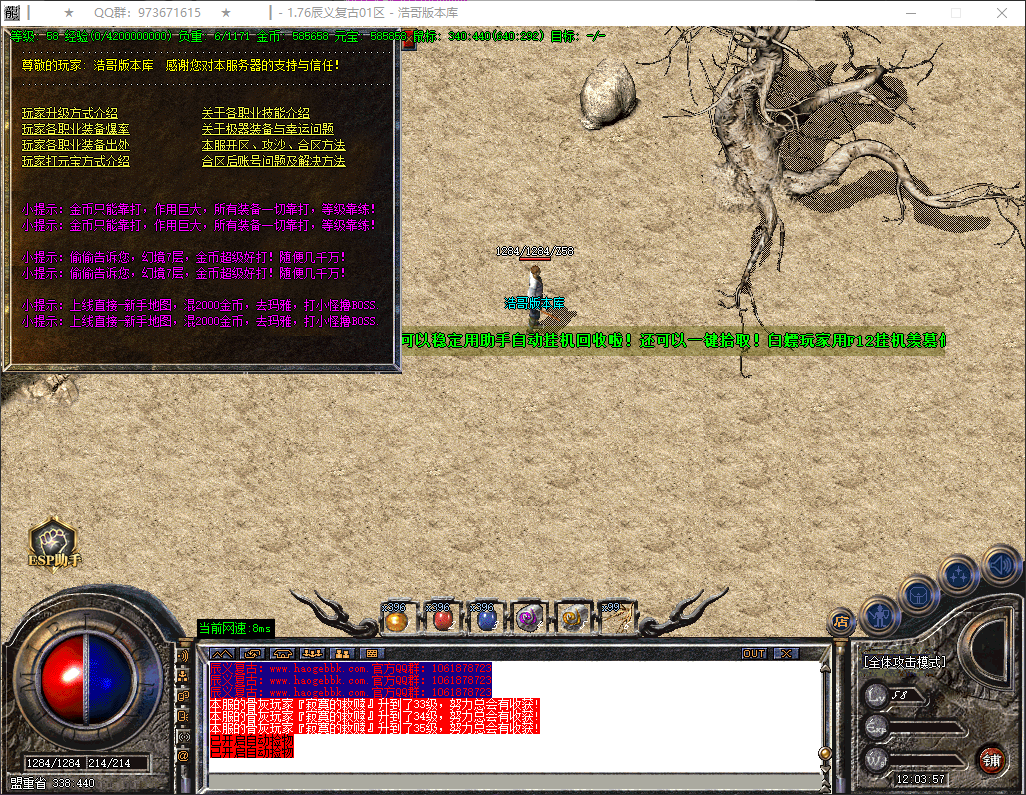Click the OUT button above chat
This screenshot has width=1026, height=795.
click(754, 653)
